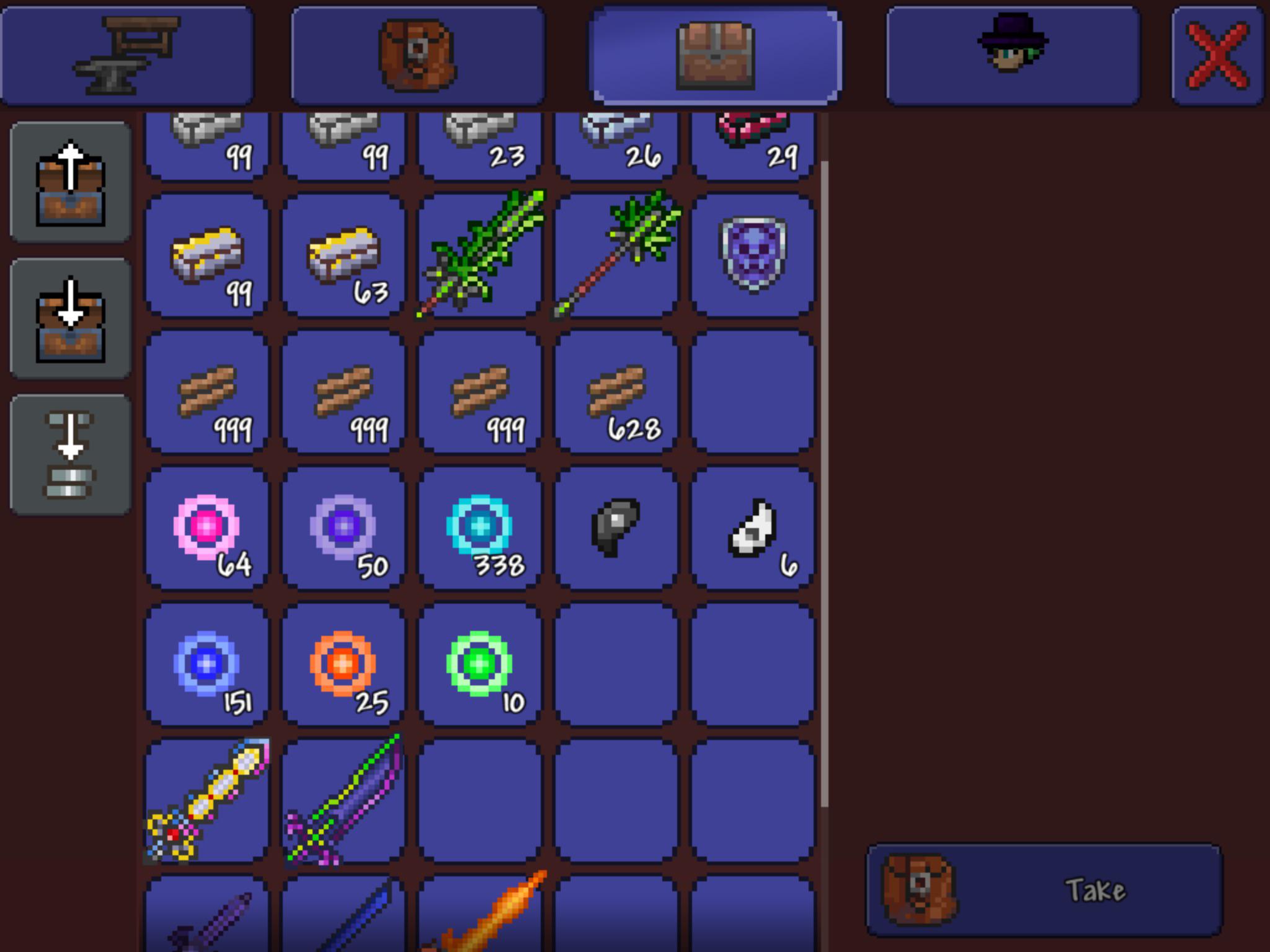
Task: Select a leather stack of 999
Action: coord(208,390)
